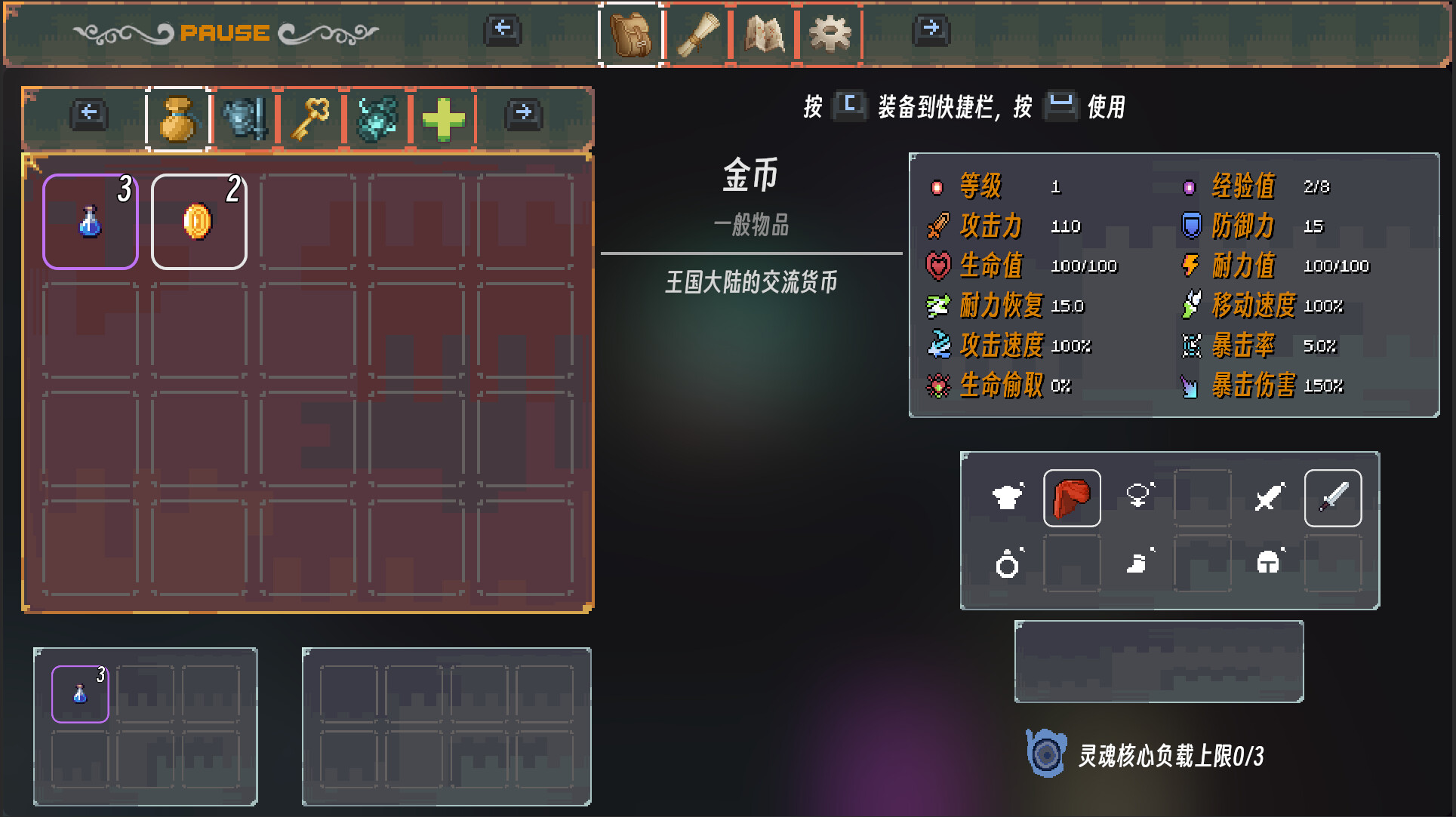
Task: Open the map tab
Action: (764, 35)
